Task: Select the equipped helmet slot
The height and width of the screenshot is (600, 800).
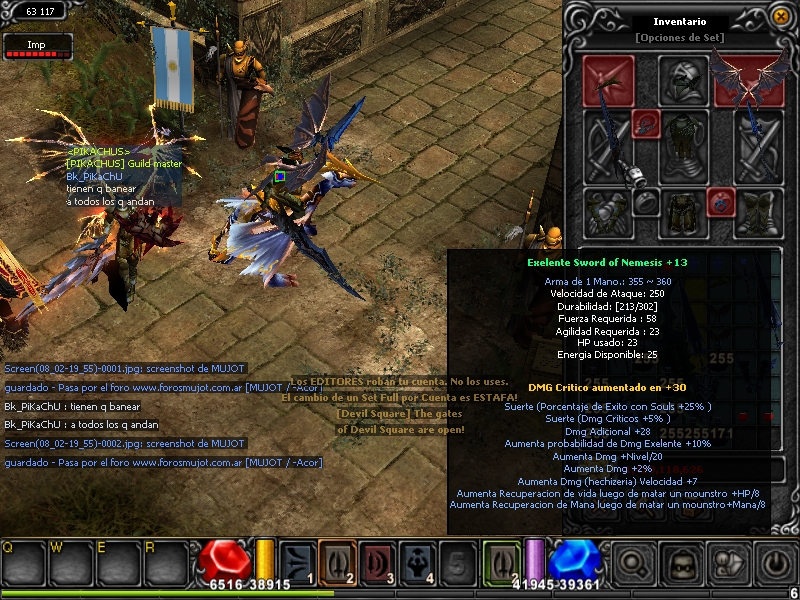Action: coord(683,80)
